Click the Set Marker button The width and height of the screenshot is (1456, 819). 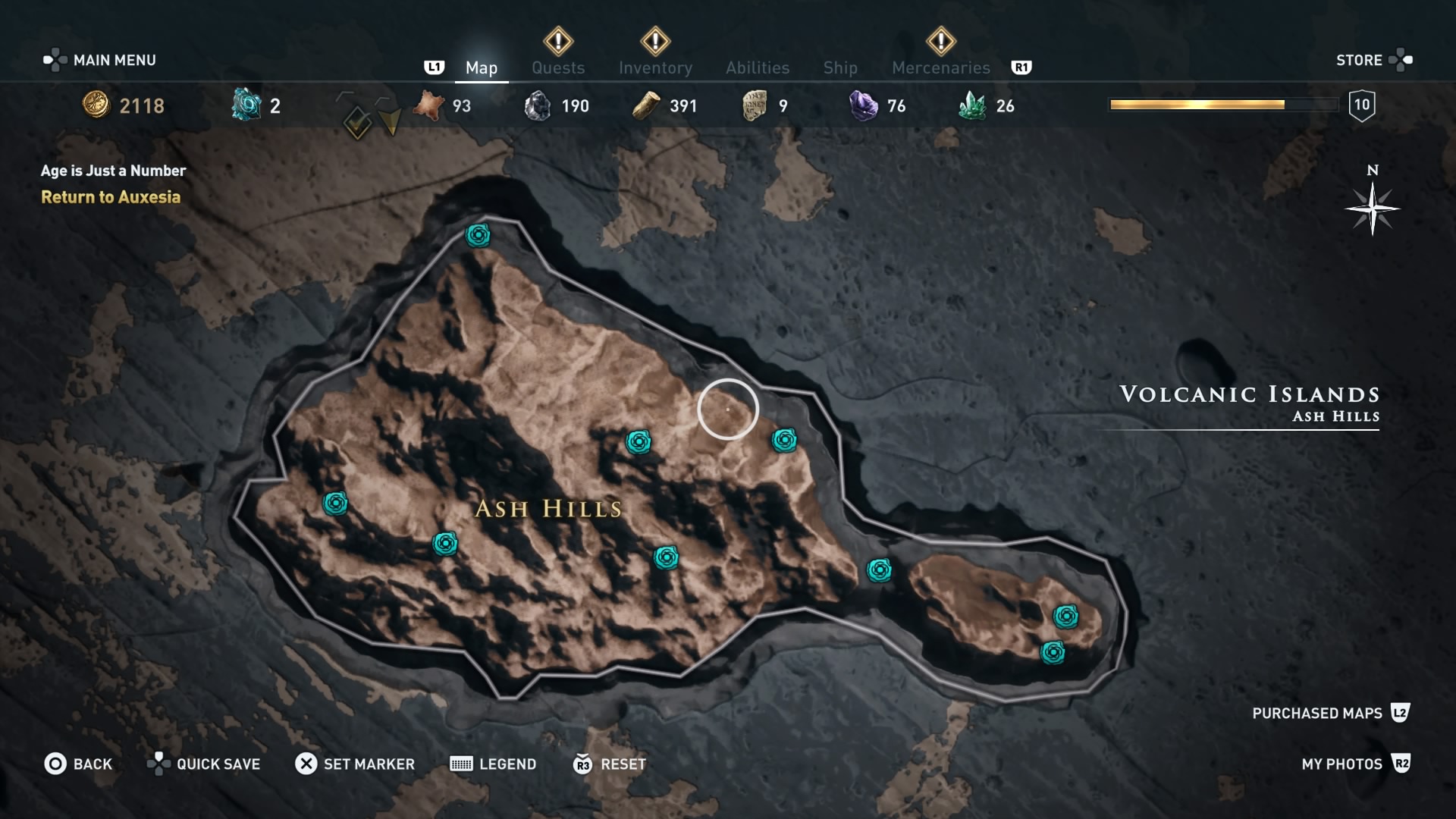coord(354,764)
